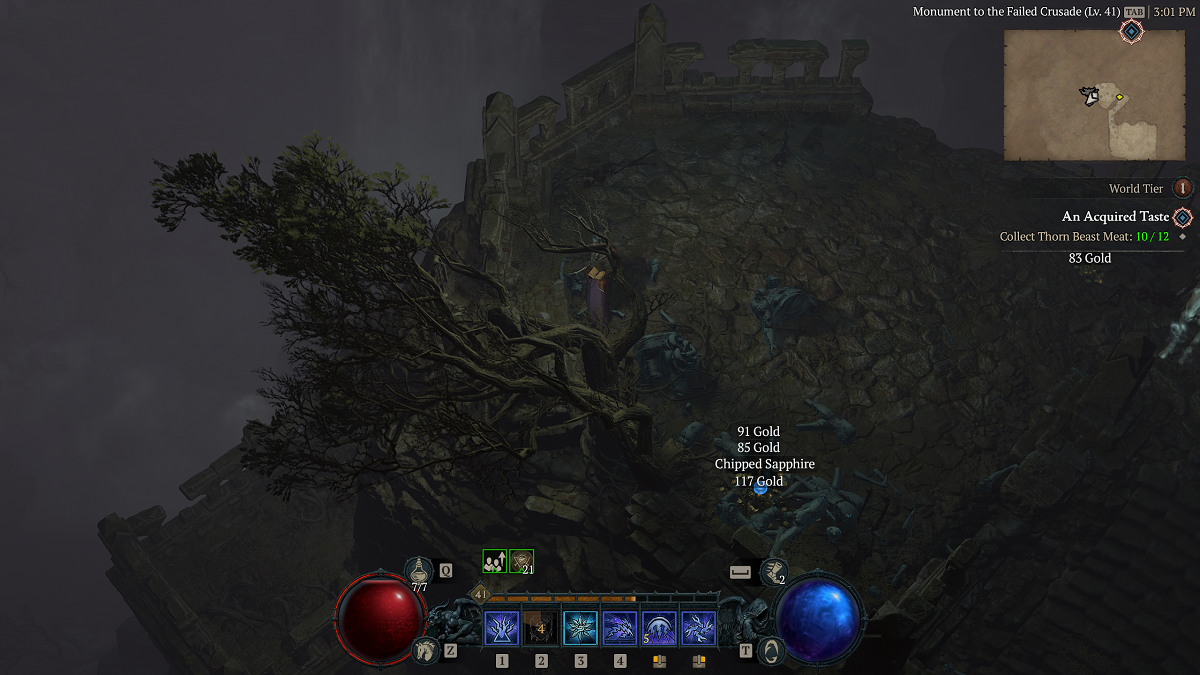
Task: Use the health potion icon
Action: point(419,571)
